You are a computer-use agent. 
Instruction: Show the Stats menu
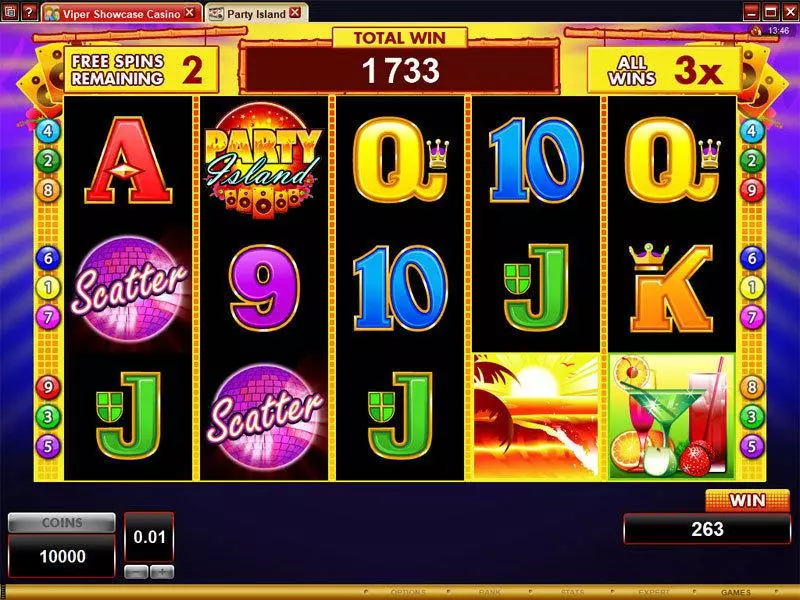pyautogui.click(x=574, y=593)
